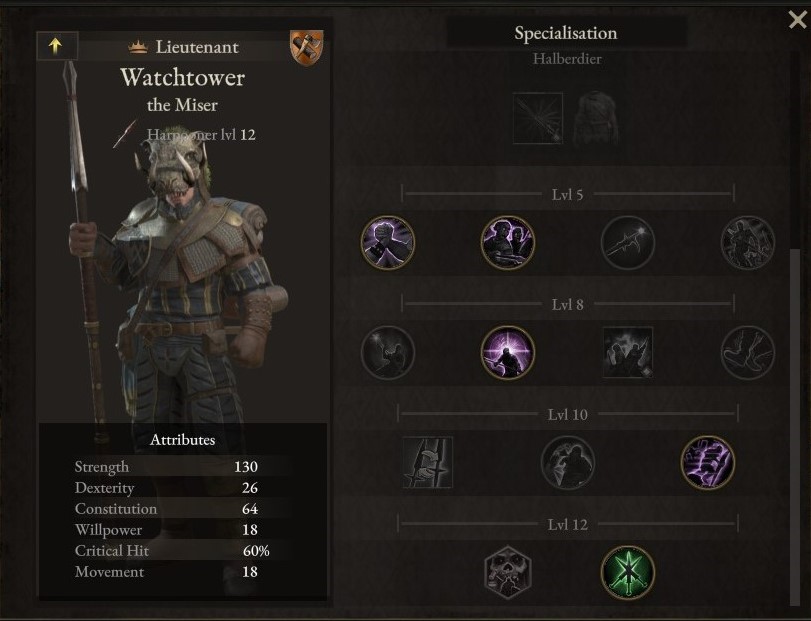
Task: Pick the purple glowing-burst warrior skill at Lvl 8
Action: (x=508, y=352)
